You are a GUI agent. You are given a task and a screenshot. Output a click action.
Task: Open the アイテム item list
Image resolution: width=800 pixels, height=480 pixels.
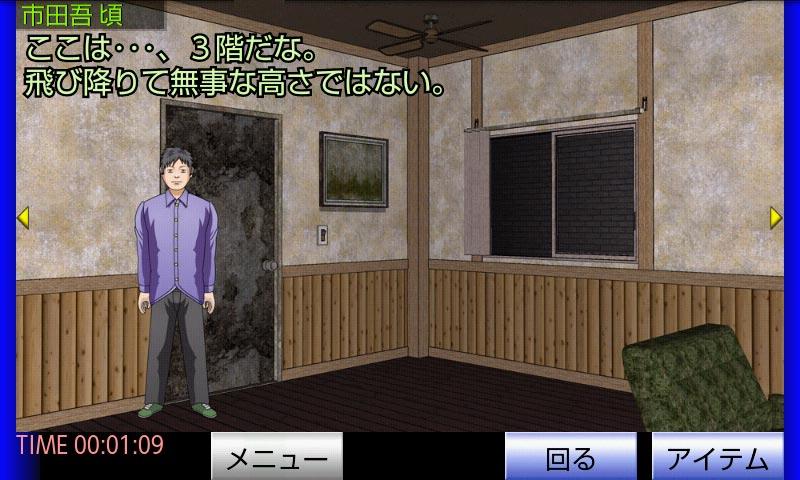(717, 457)
